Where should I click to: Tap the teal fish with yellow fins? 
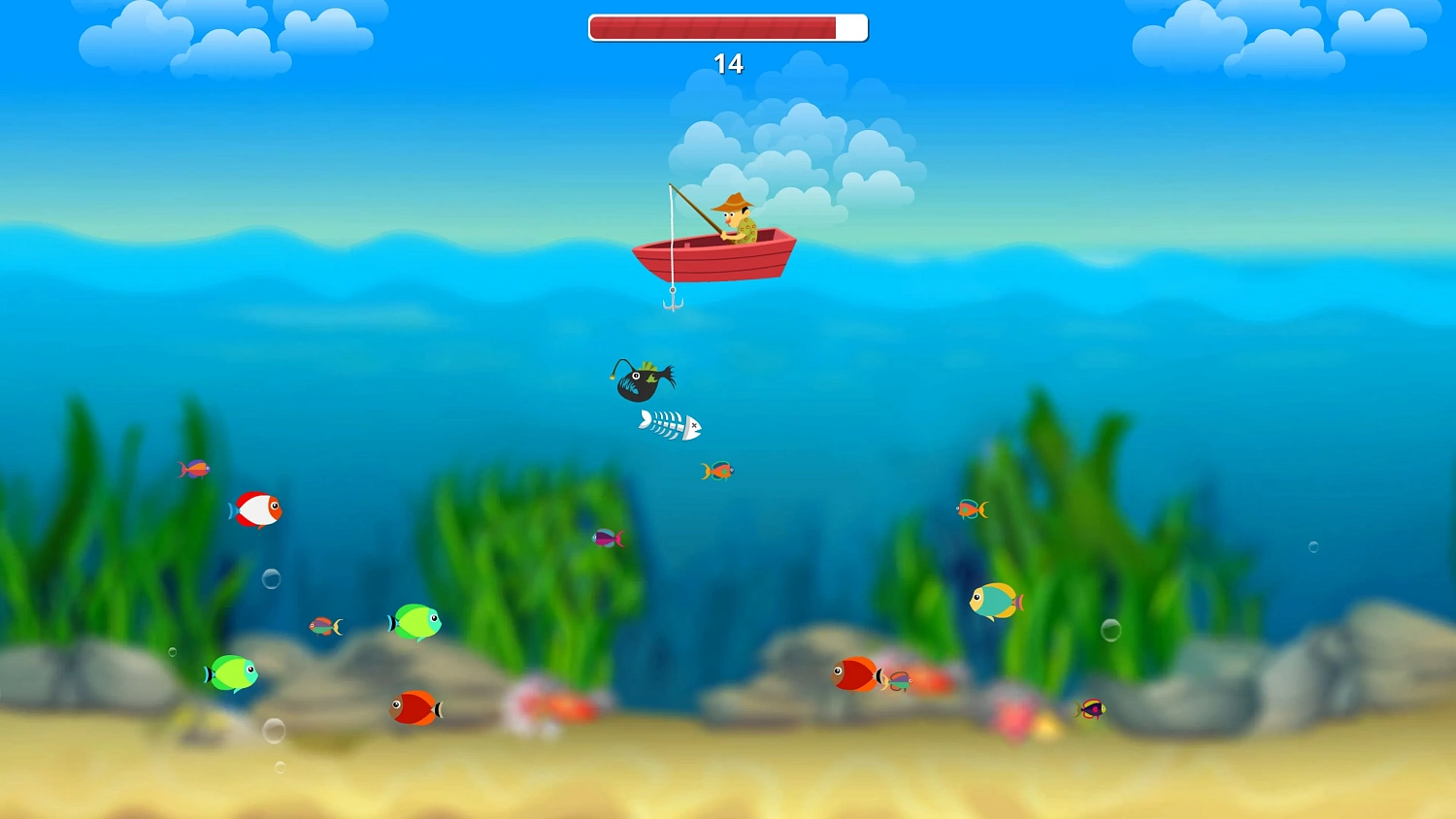point(992,602)
